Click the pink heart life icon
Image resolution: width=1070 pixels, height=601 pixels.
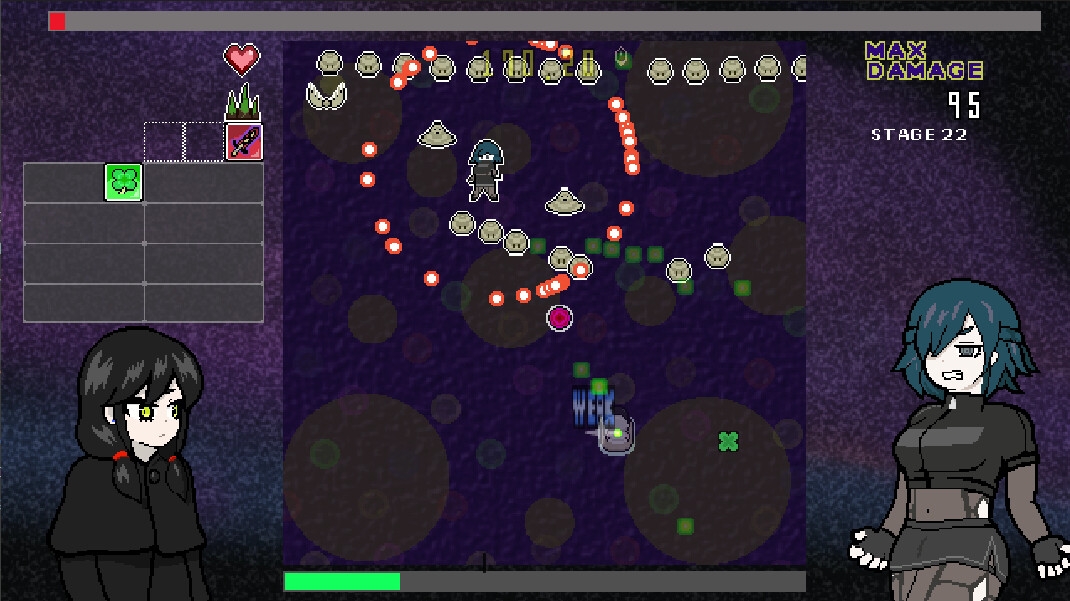[x=242, y=59]
